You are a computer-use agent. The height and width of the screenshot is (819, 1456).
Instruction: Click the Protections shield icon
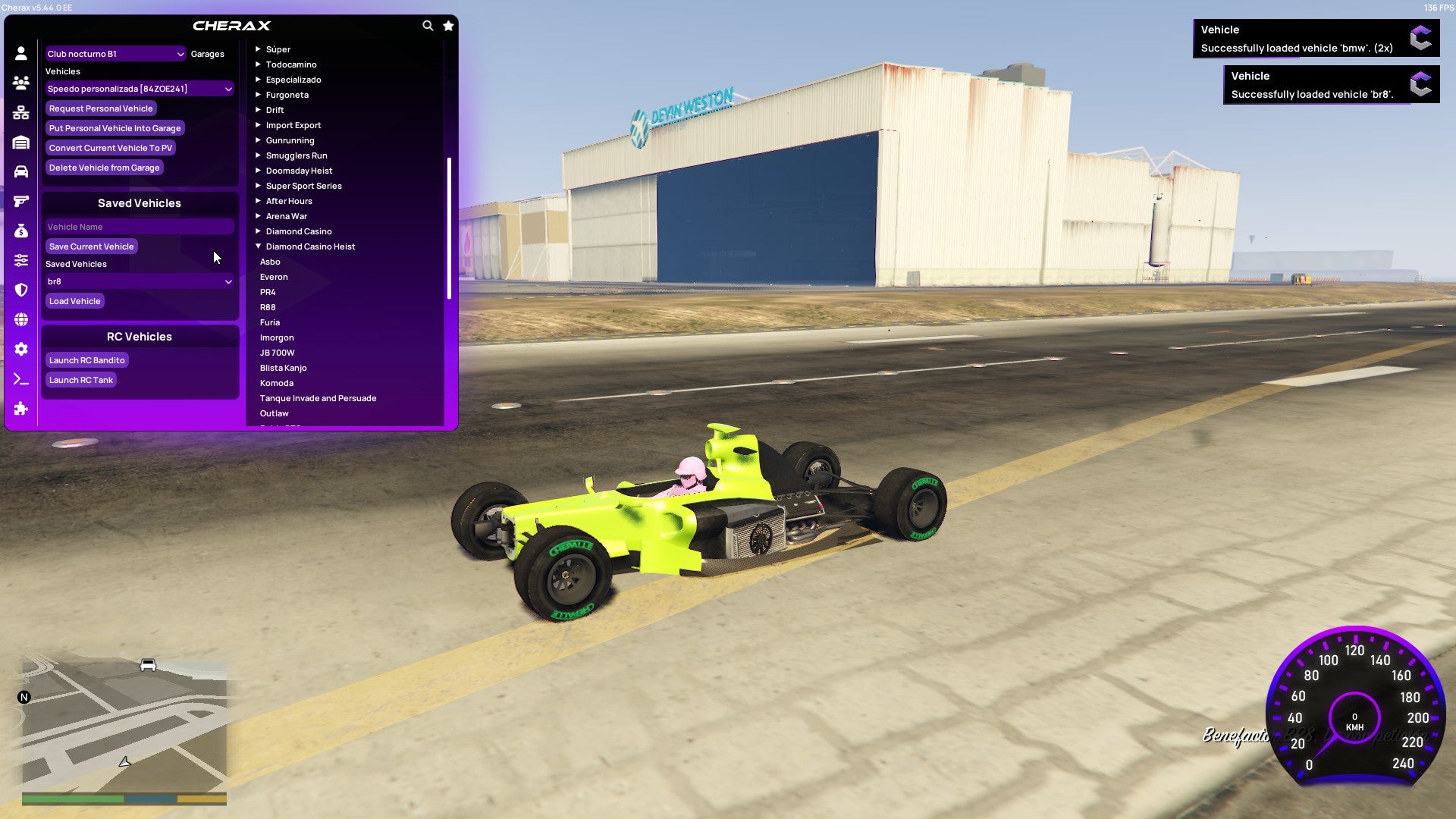click(20, 287)
